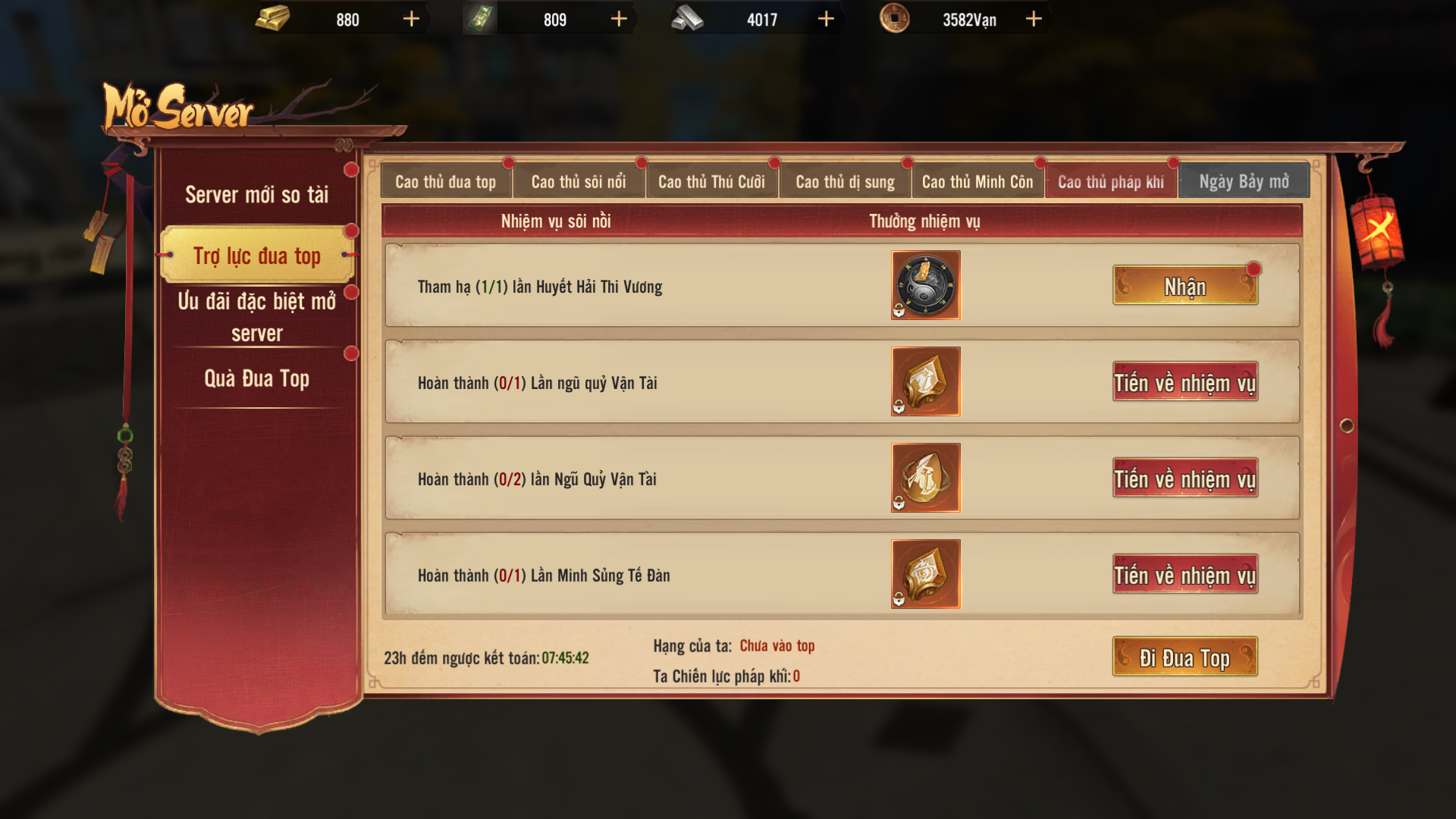1456x819 pixels.
Task: Inspect the Huyết Hải Thi Vương reward item icon
Action: coord(925,285)
